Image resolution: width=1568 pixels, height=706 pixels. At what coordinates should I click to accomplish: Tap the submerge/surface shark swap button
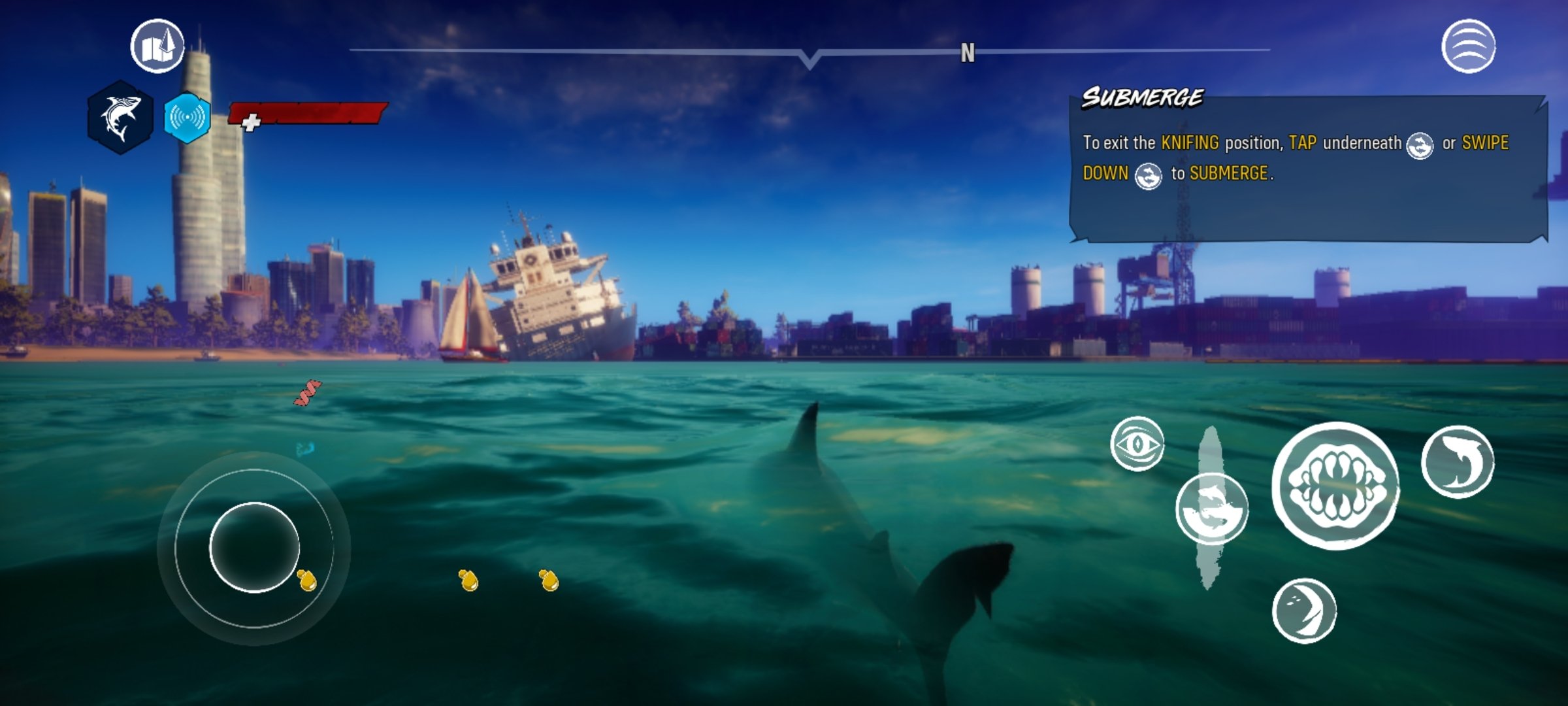(x=1211, y=509)
